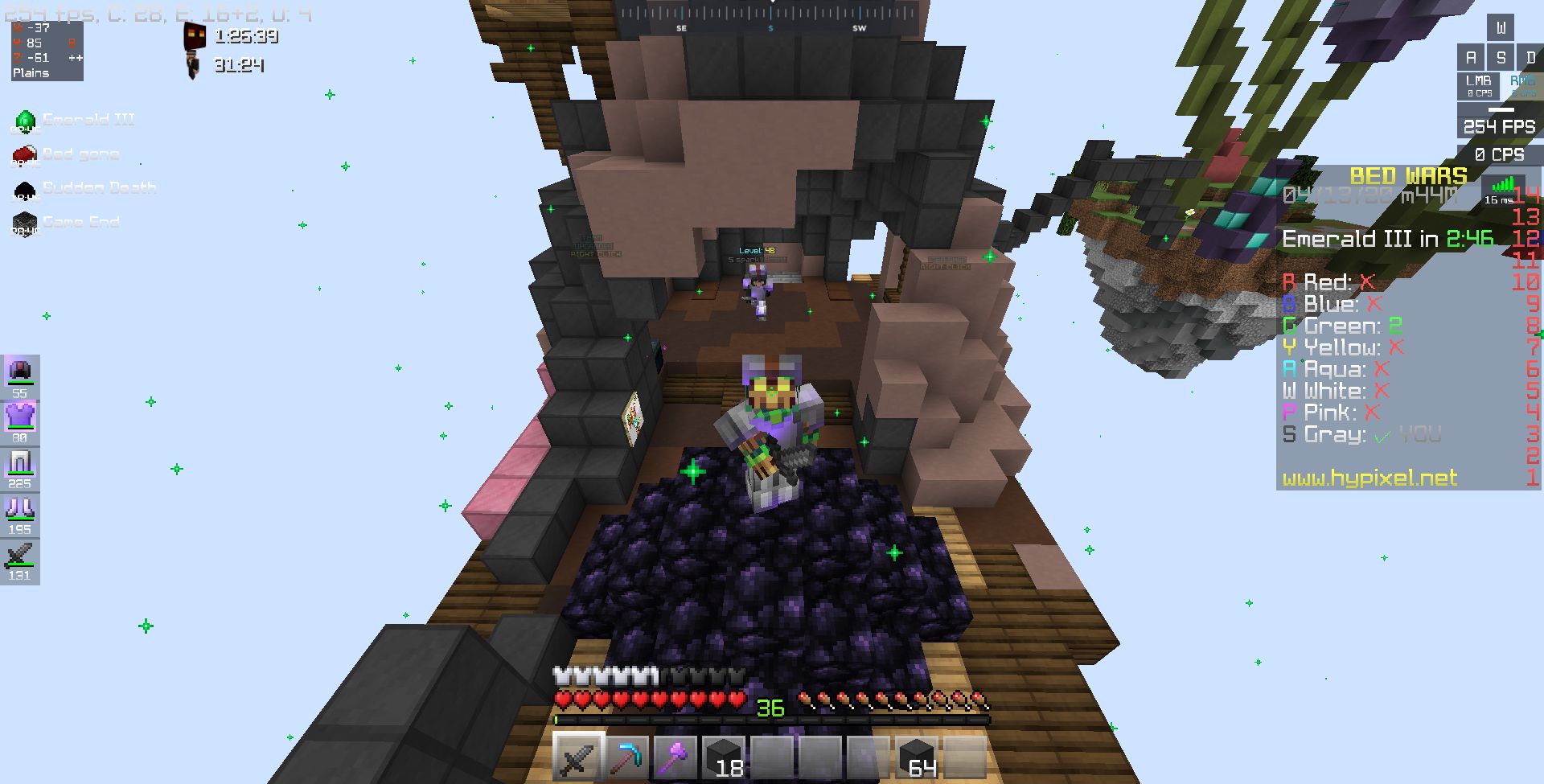Click the bedrock cube beside Game End
This screenshot has height=784, width=1544.
coord(25,220)
